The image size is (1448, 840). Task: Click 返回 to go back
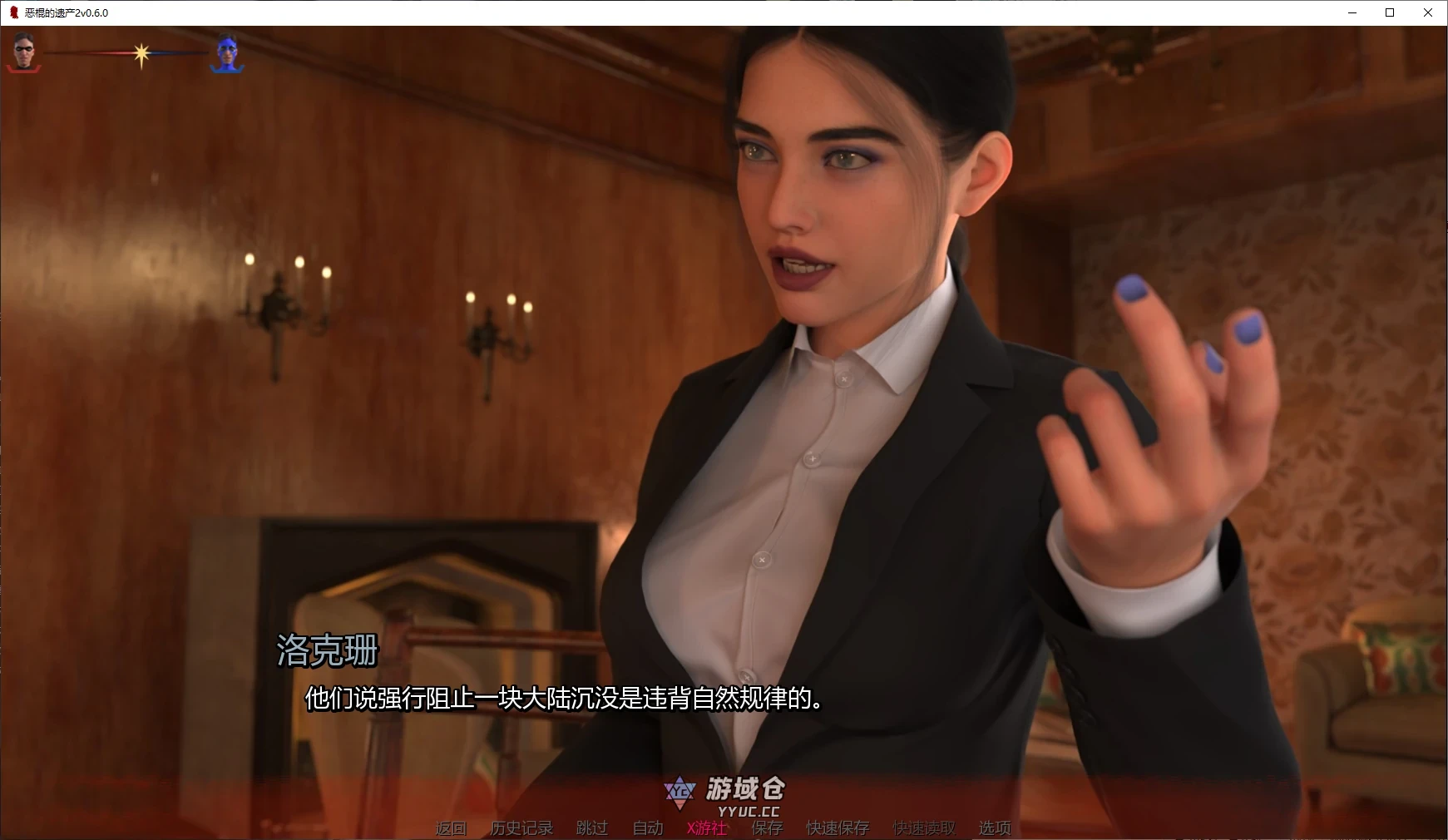coord(450,828)
